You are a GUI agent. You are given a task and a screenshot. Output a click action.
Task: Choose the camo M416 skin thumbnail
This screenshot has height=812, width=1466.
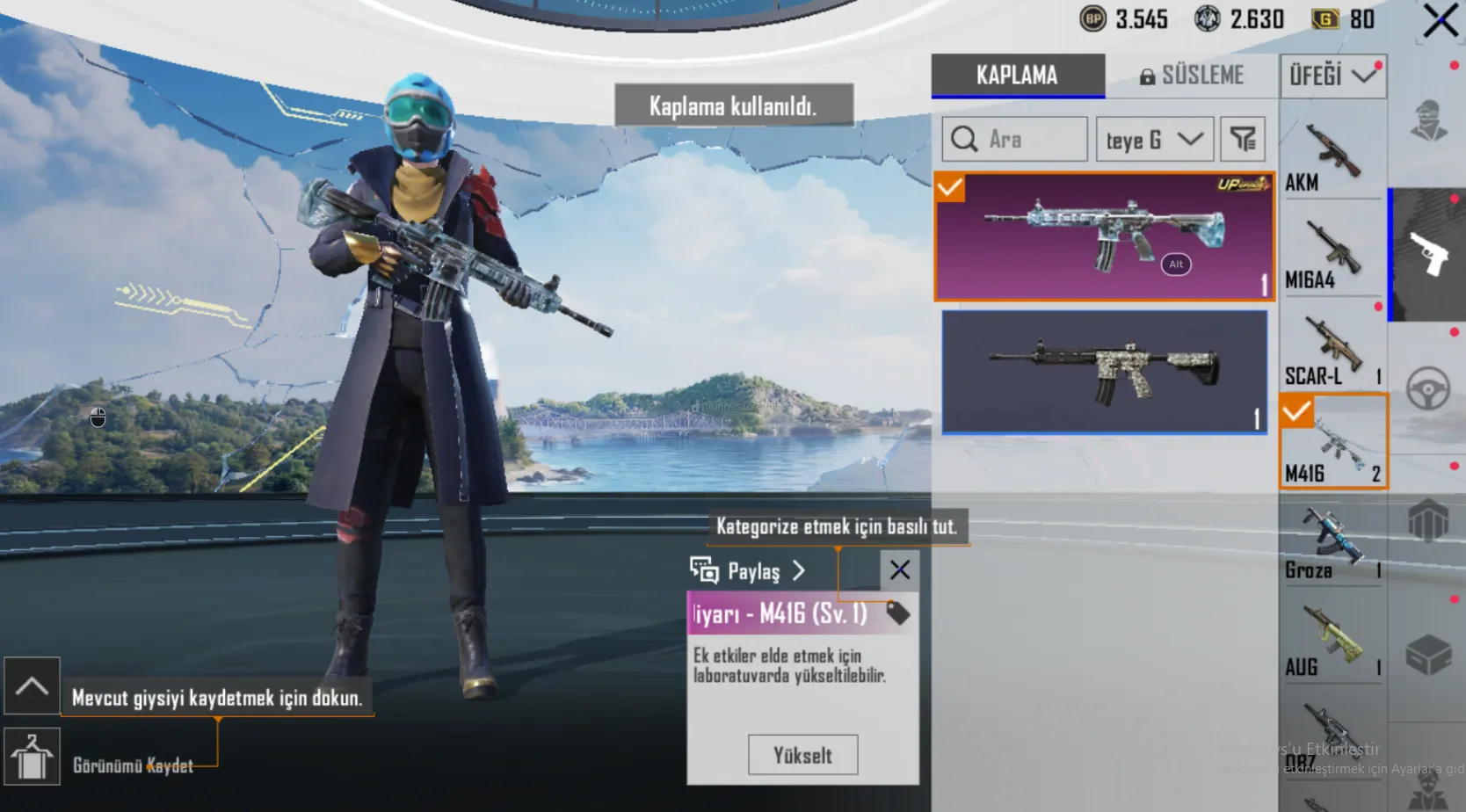(x=1104, y=372)
